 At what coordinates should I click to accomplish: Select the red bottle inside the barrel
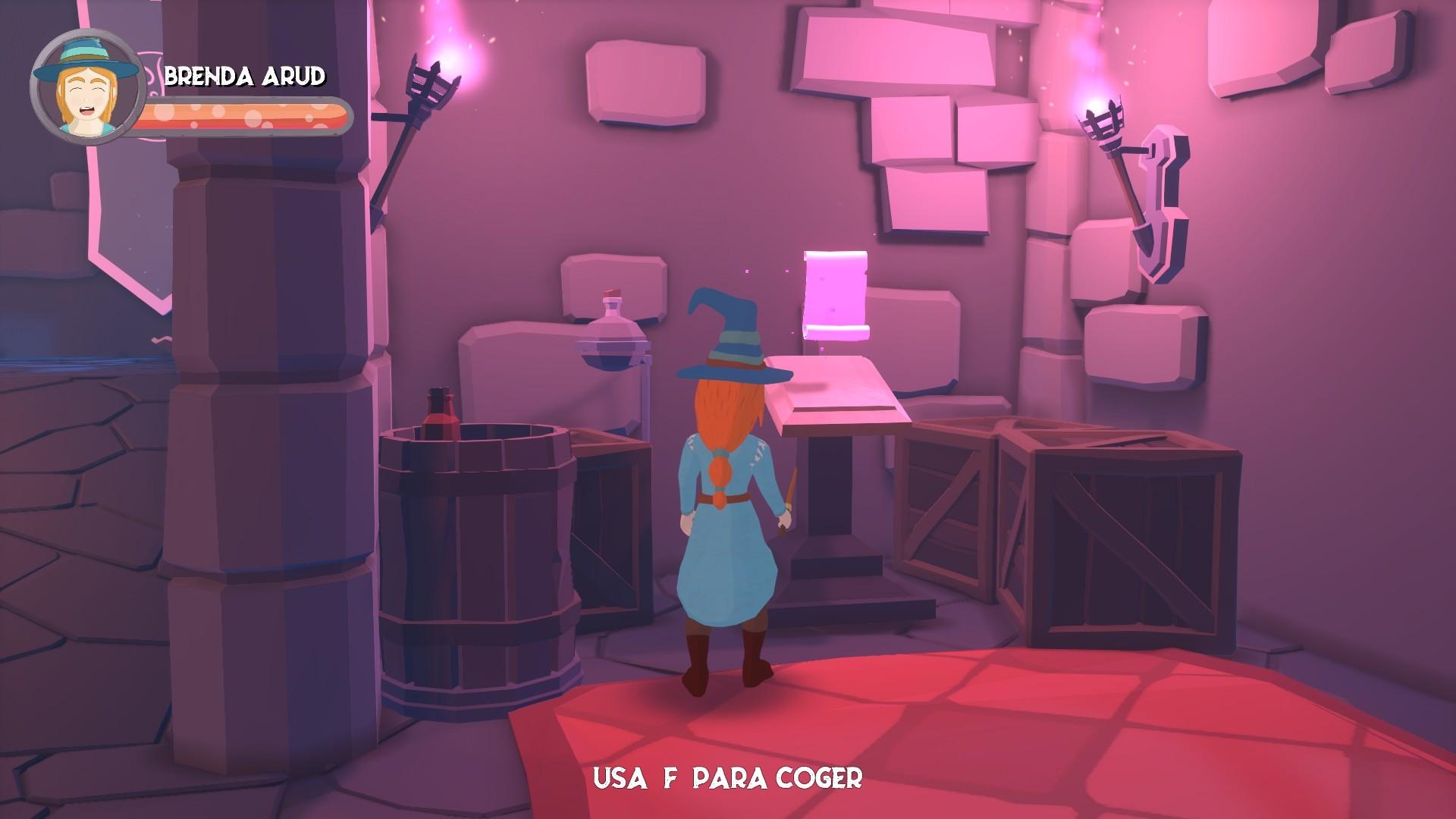click(x=438, y=413)
